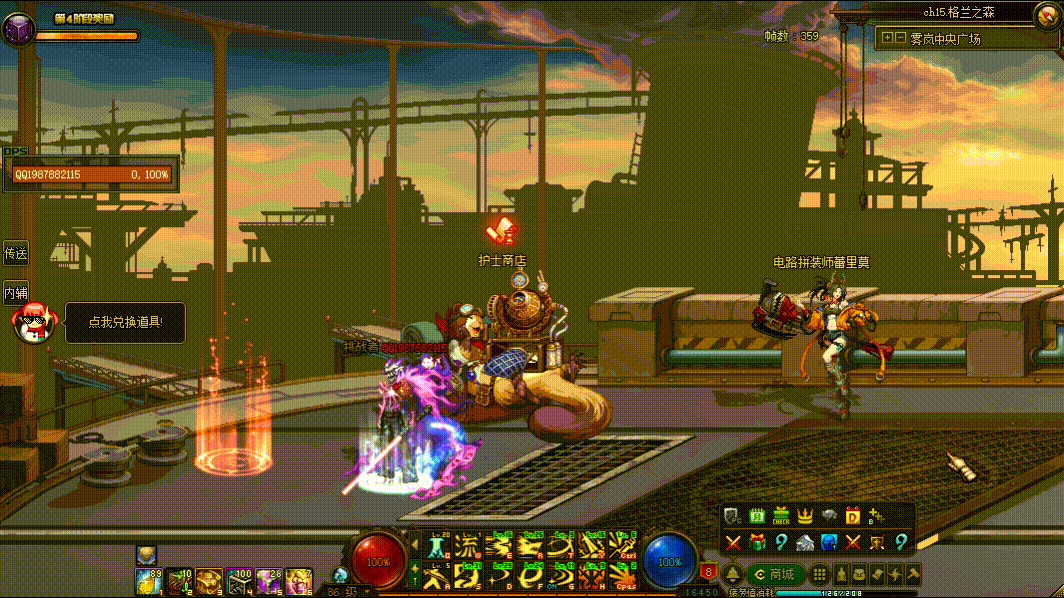Toggle the skill bar arrow left of skills
1064x598 pixels.
pyautogui.click(x=415, y=545)
